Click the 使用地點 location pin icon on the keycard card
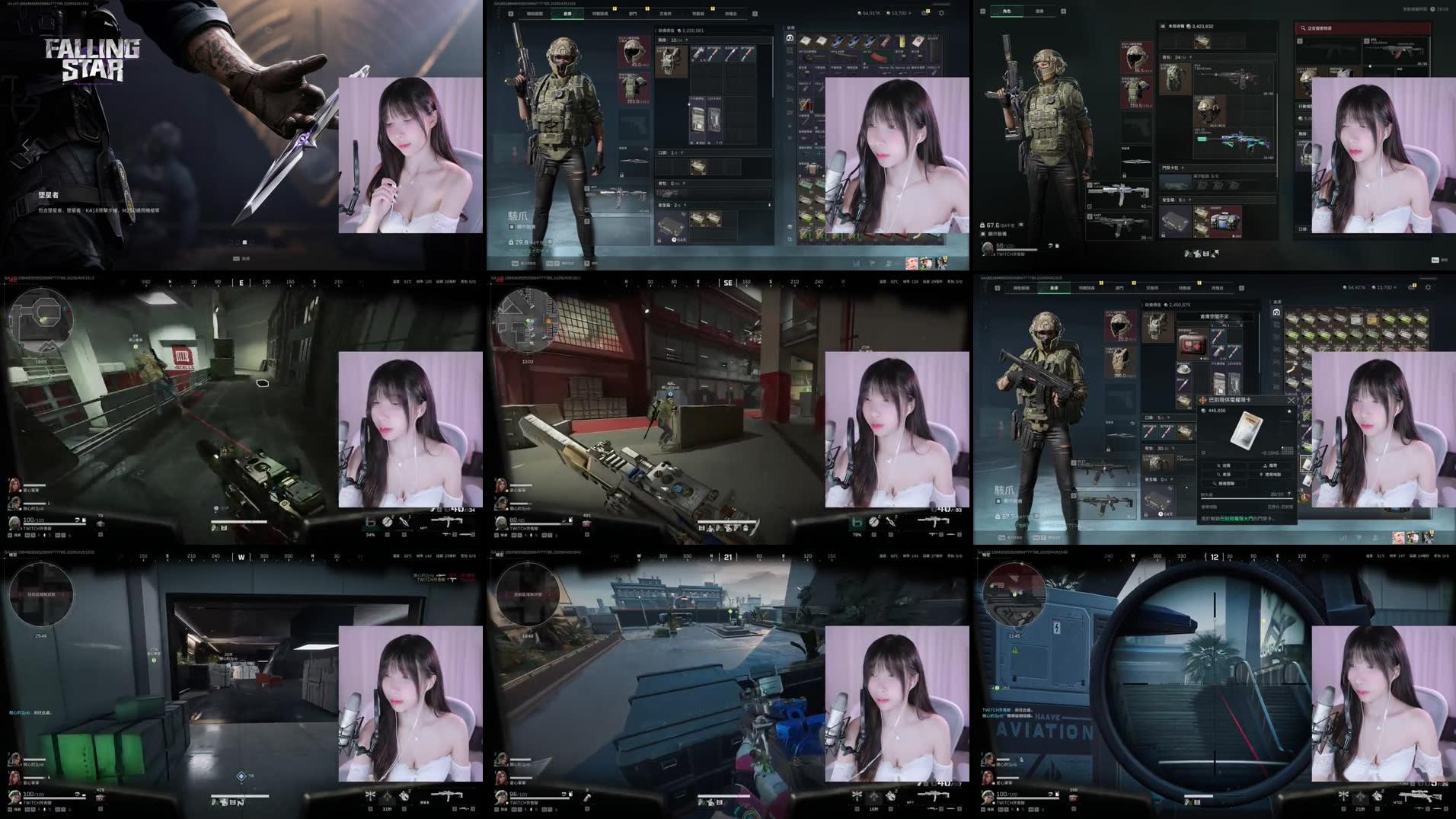 coord(1272,474)
